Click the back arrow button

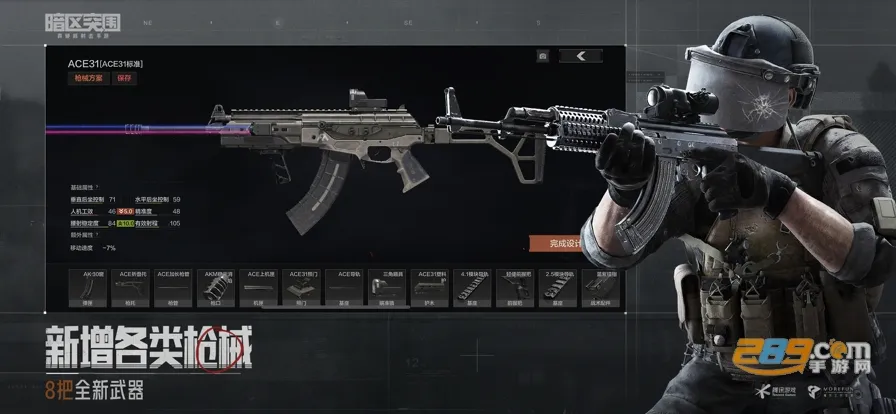coord(582,56)
